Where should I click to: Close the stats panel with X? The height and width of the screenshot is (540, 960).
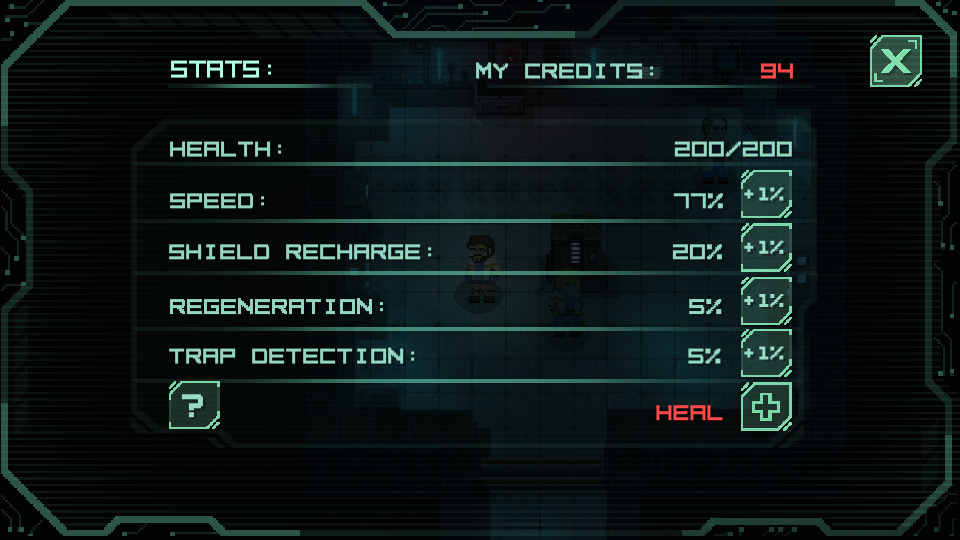point(895,61)
